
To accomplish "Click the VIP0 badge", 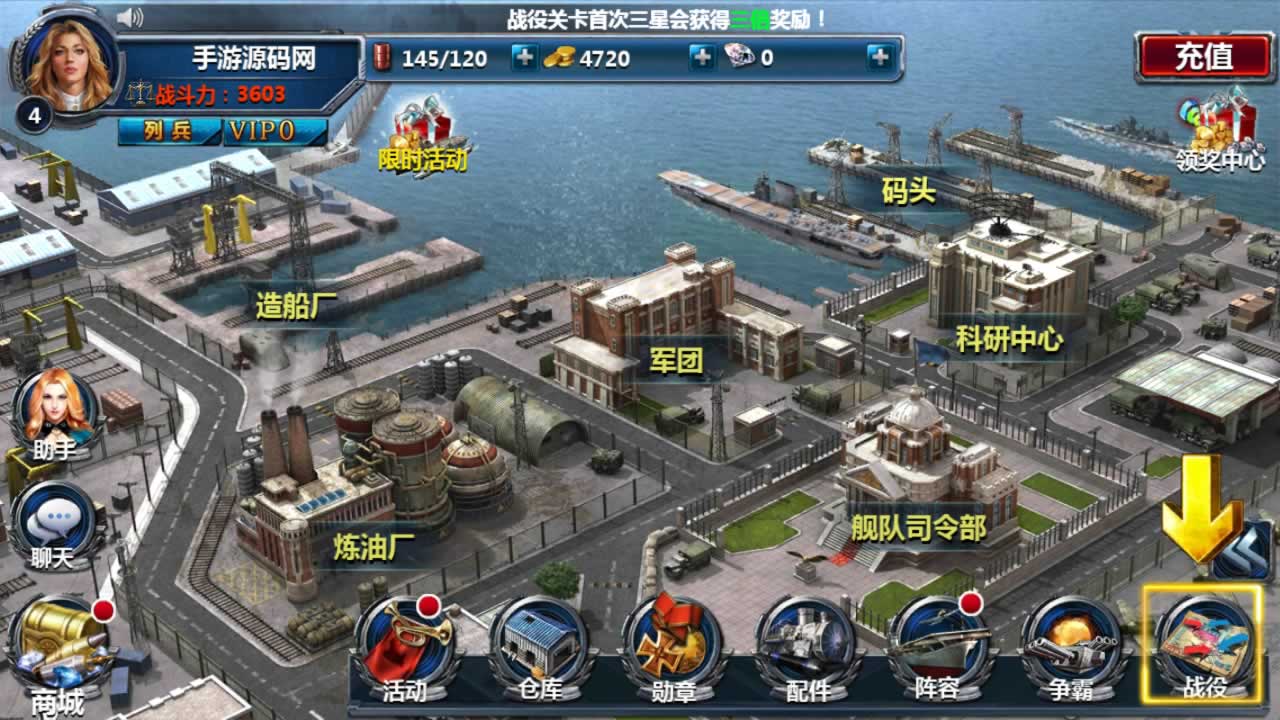I will pyautogui.click(x=262, y=131).
